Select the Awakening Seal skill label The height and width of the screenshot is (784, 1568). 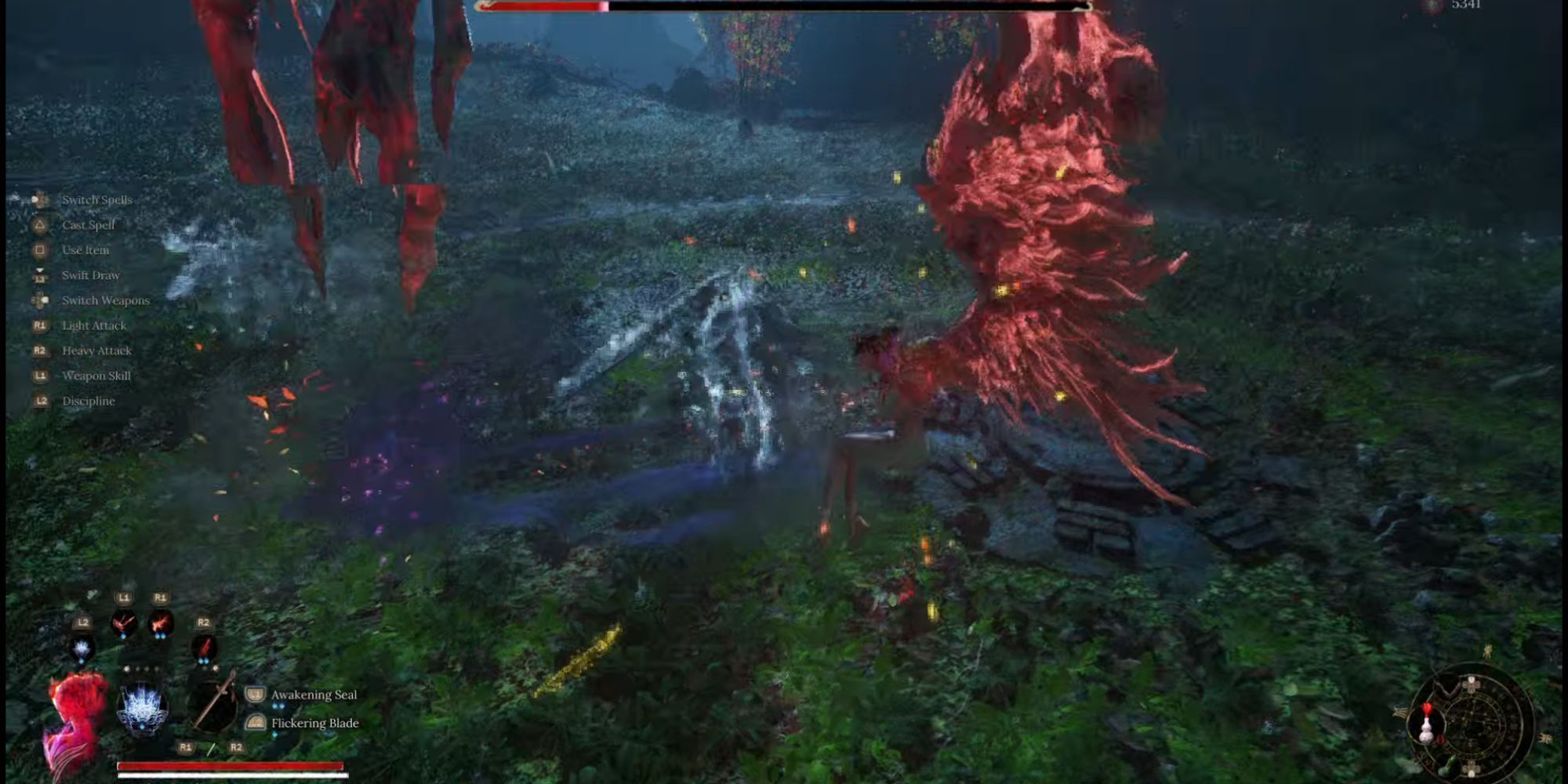314,695
